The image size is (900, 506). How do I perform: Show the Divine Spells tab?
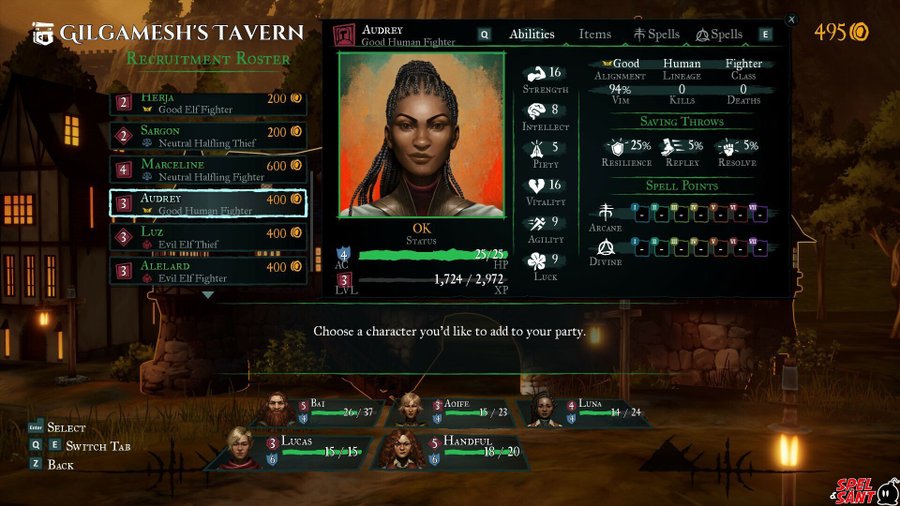click(720, 34)
